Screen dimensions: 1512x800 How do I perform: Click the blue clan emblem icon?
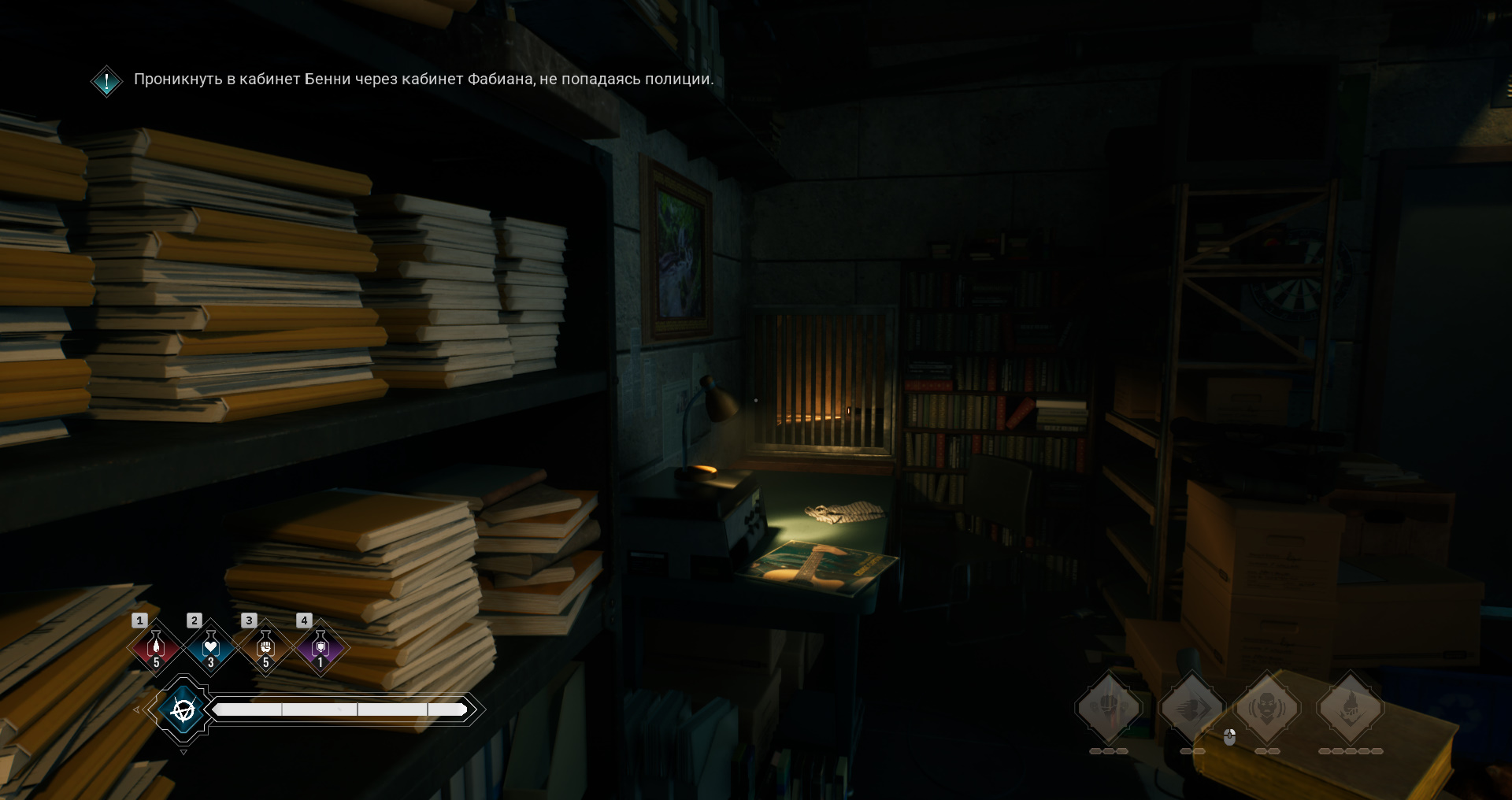pyautogui.click(x=183, y=710)
